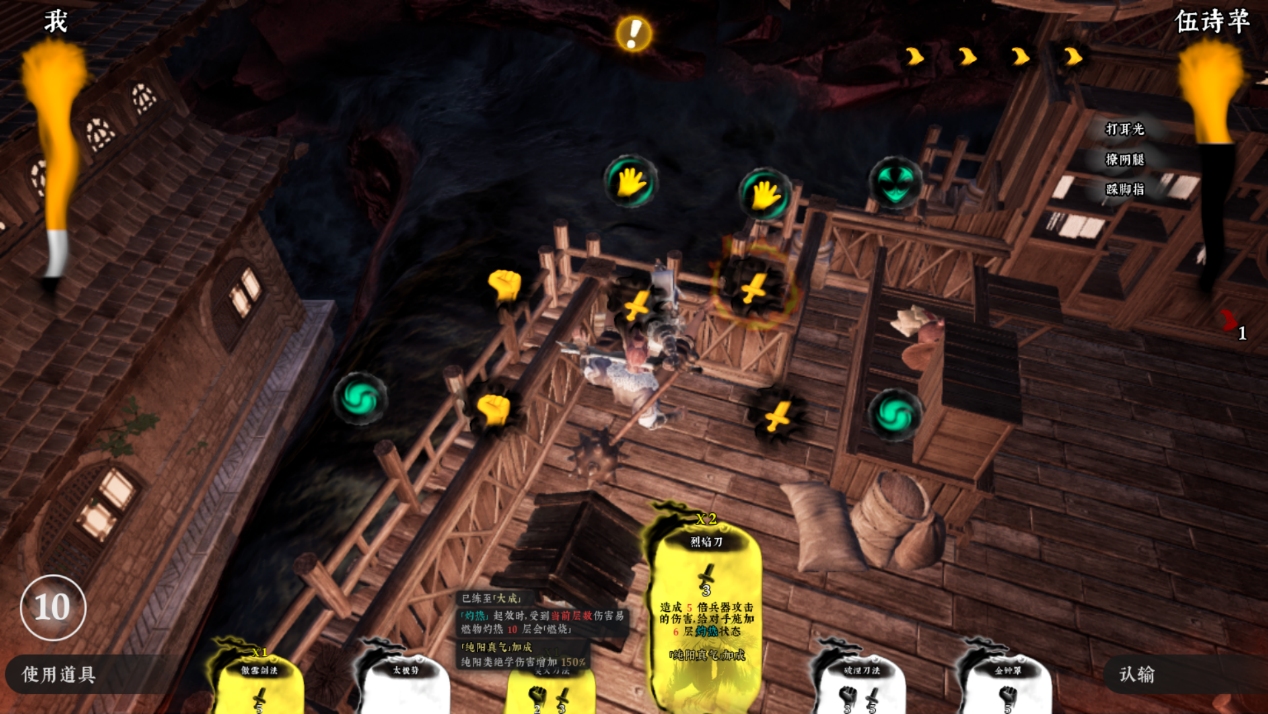Surrender with the 认输 button
The width and height of the screenshot is (1268, 714).
[1138, 674]
